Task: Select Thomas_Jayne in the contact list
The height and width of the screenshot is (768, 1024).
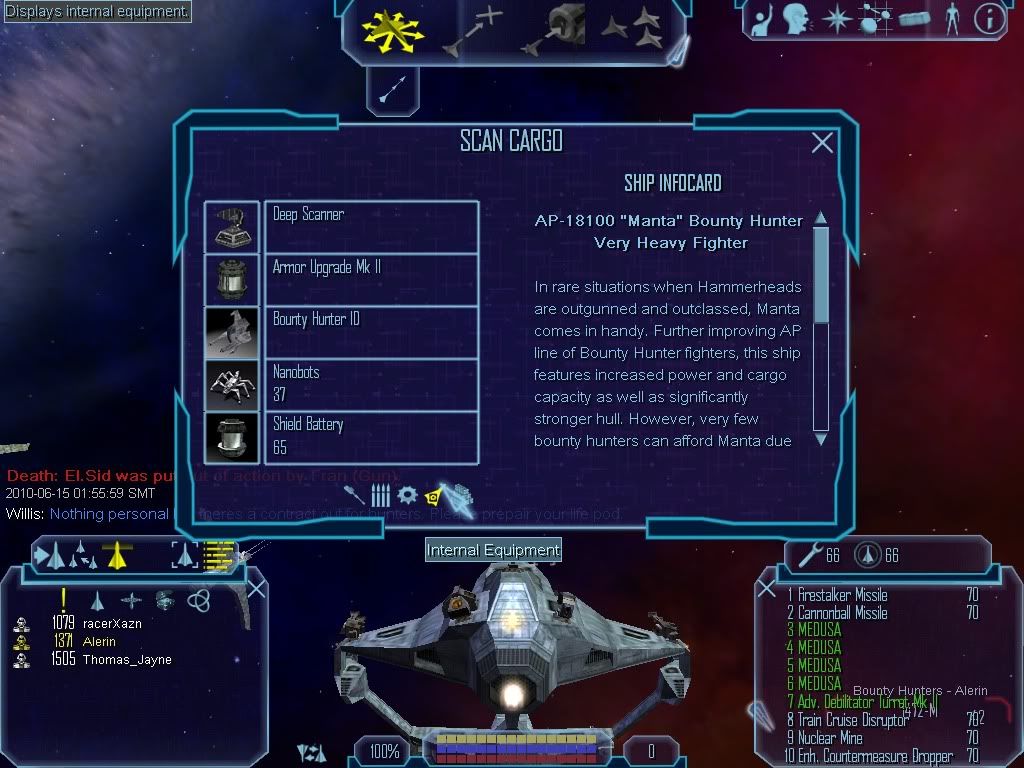Action: [126, 660]
